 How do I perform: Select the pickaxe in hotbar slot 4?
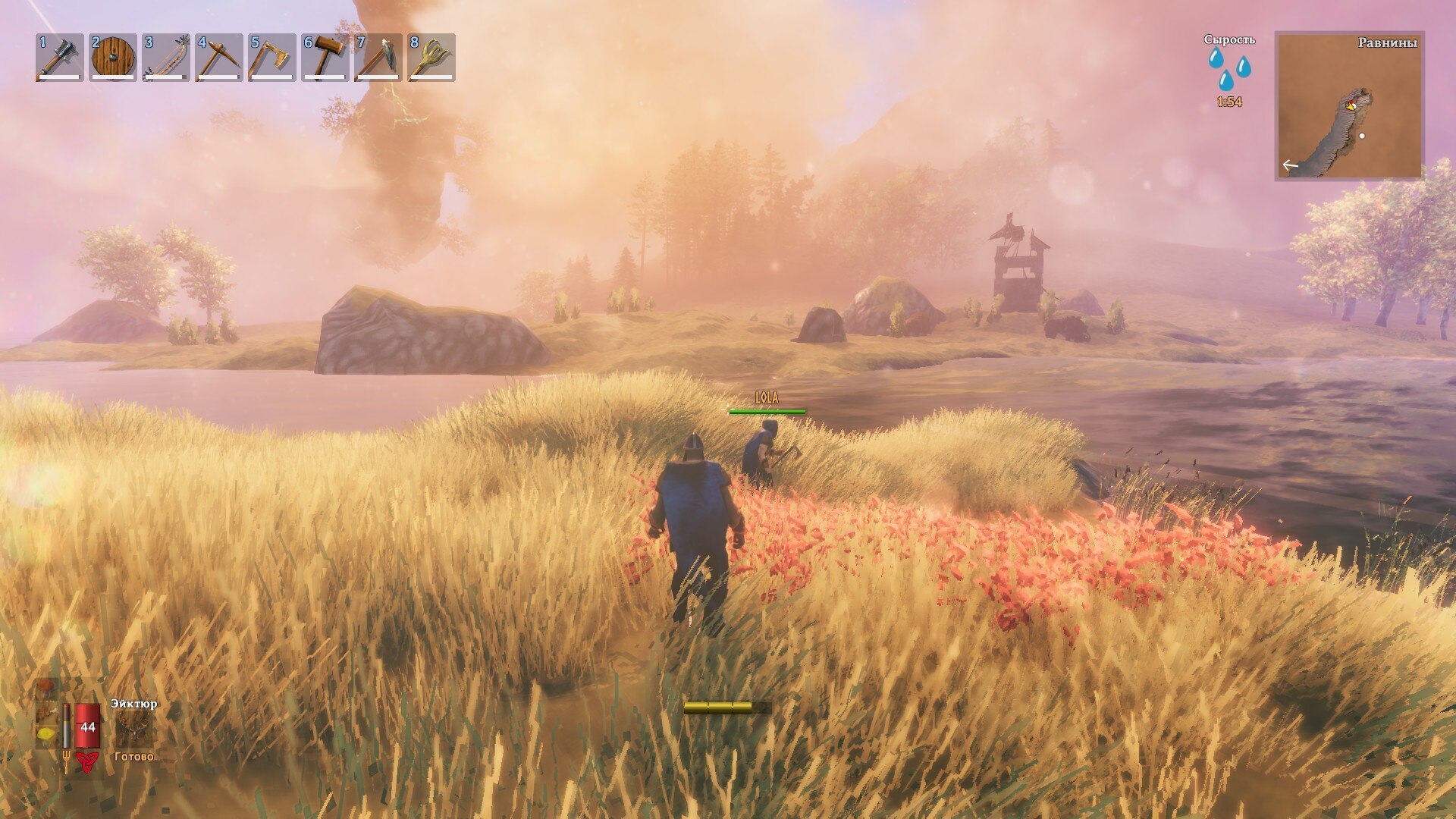[x=219, y=57]
